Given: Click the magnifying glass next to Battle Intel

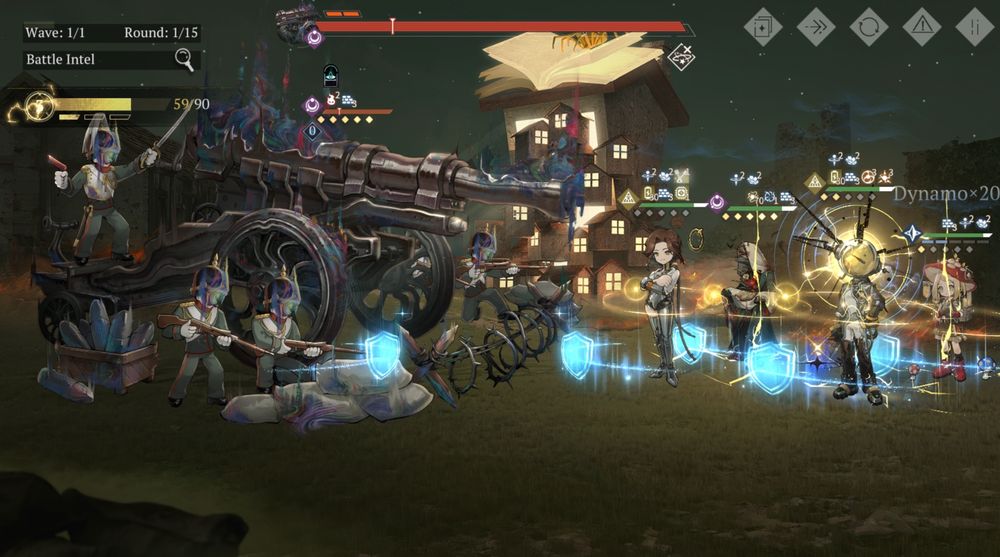Looking at the screenshot, I should [x=185, y=60].
